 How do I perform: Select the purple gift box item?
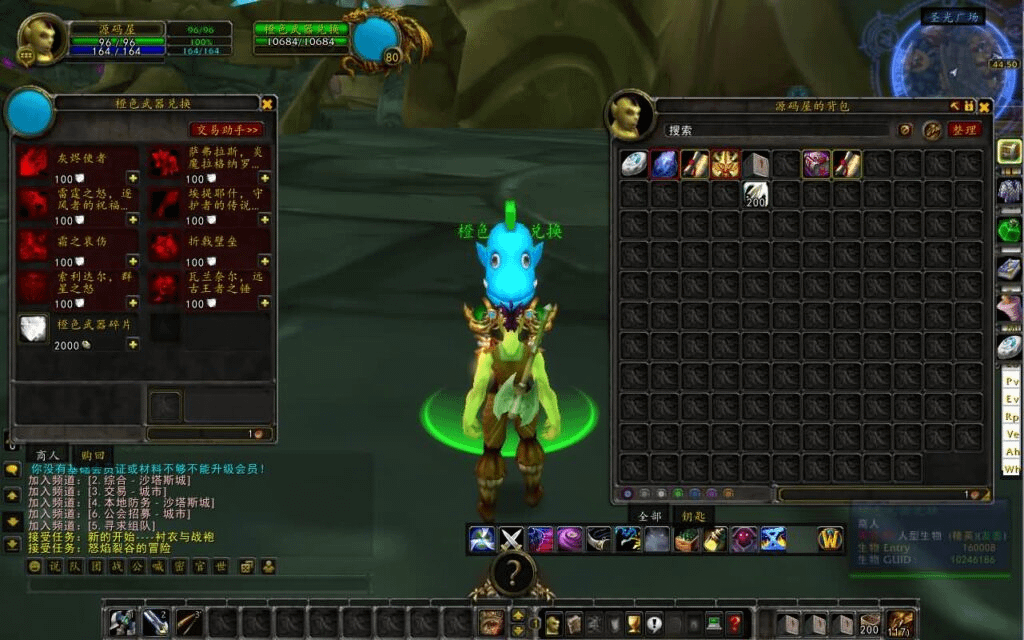pyautogui.click(x=816, y=164)
